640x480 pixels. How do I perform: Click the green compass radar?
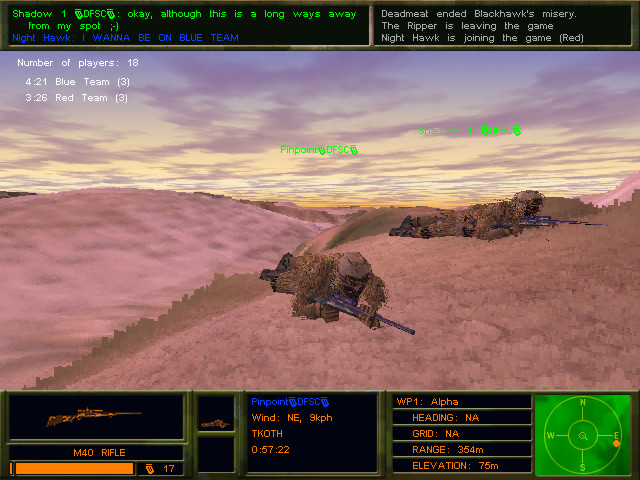583,435
